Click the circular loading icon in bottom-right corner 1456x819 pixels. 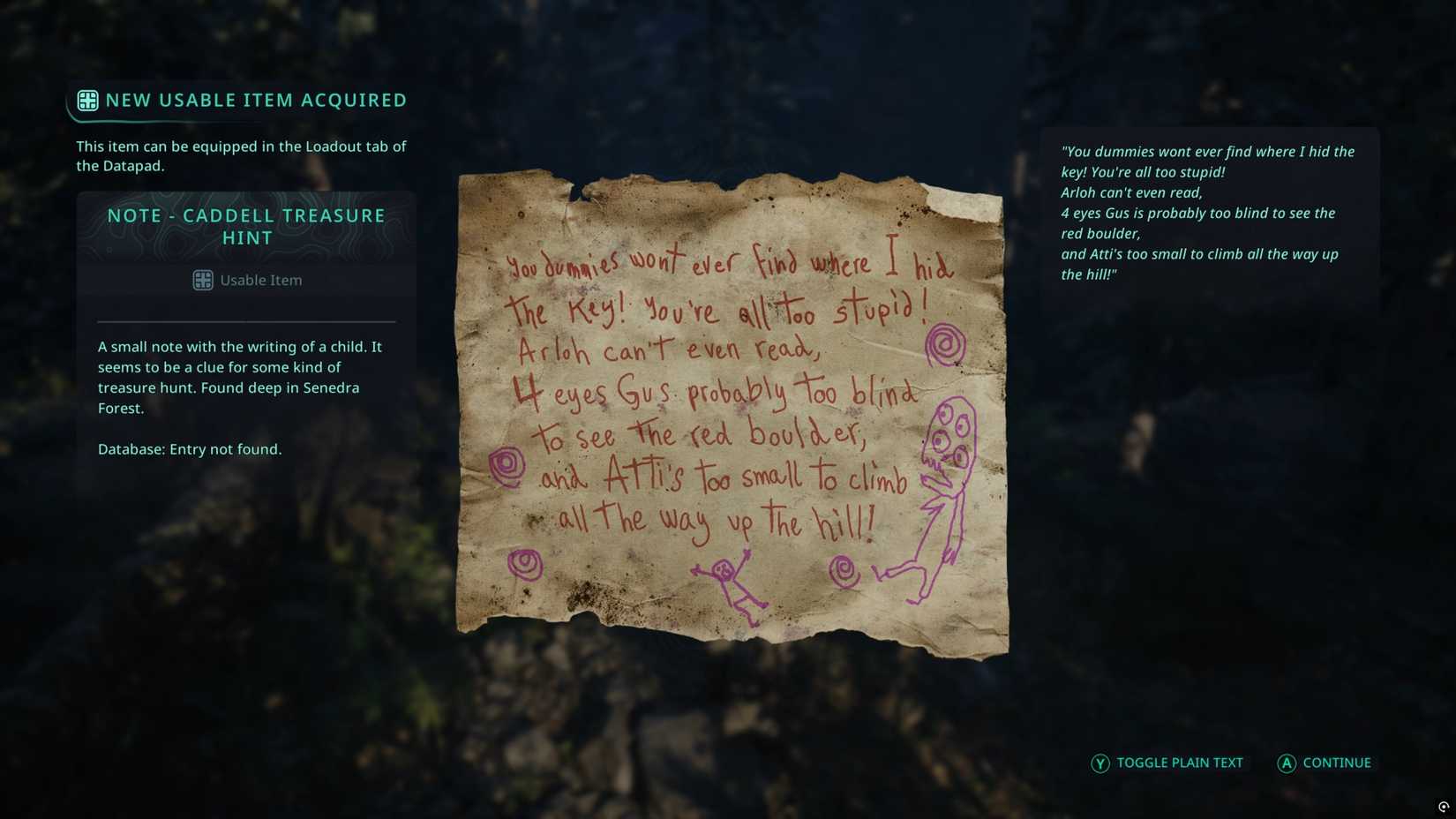pos(1442,805)
